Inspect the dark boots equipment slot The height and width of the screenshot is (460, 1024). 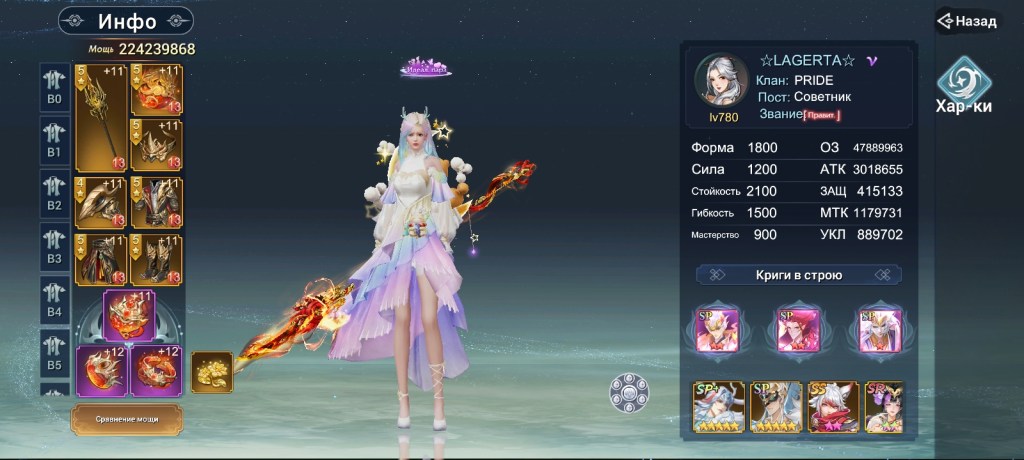click(x=156, y=260)
